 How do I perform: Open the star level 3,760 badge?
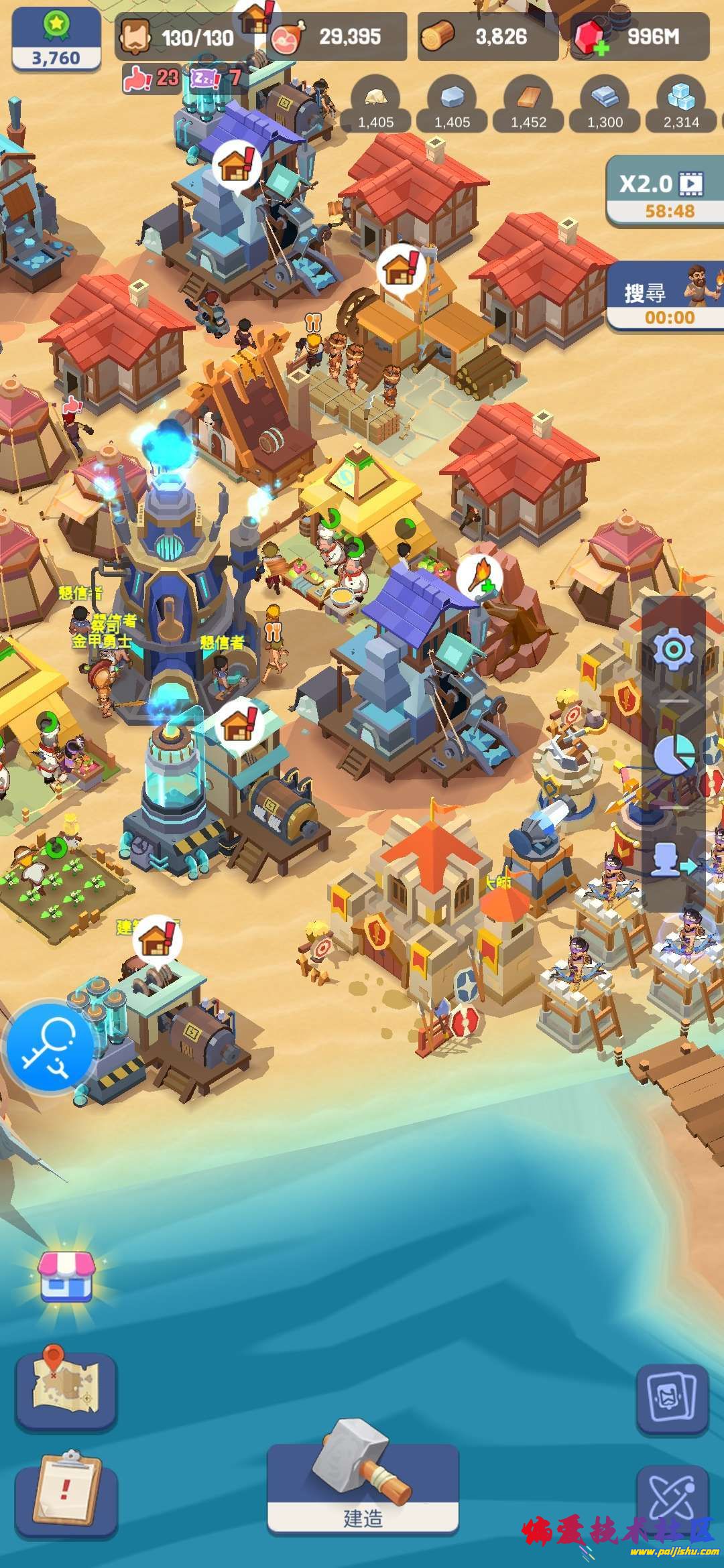56,38
